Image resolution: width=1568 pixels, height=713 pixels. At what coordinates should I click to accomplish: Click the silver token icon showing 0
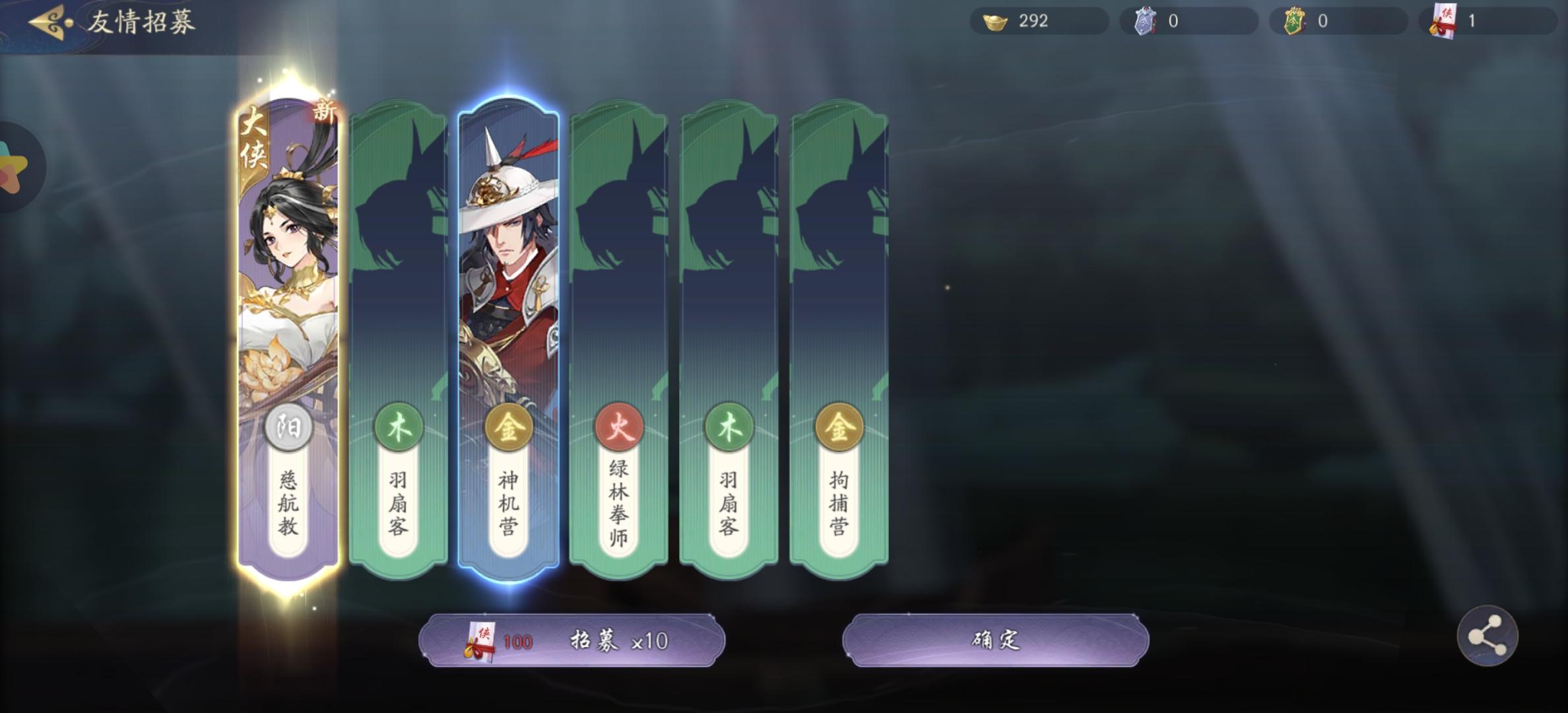(1146, 22)
